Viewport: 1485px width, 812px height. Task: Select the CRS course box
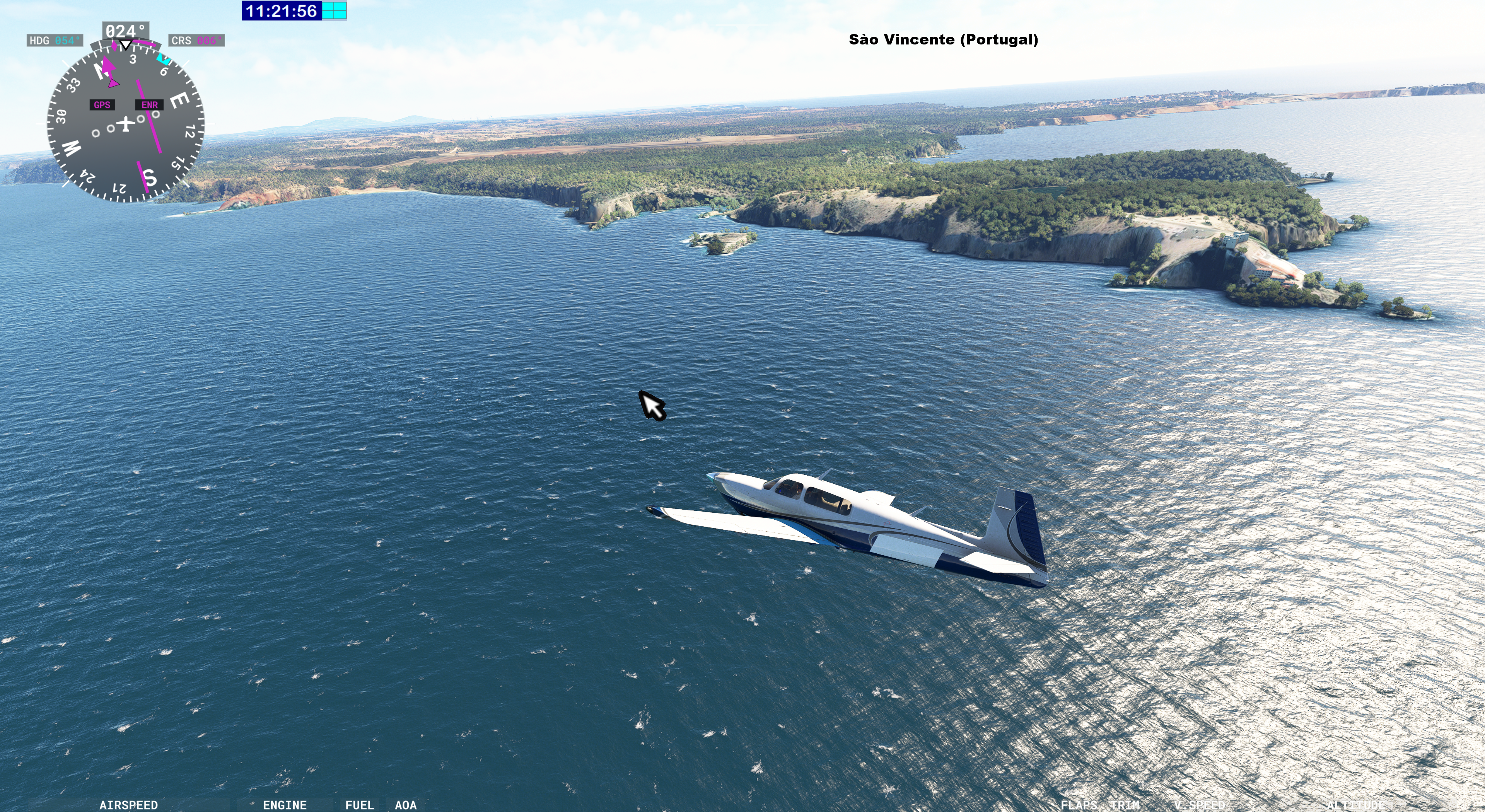pos(196,40)
